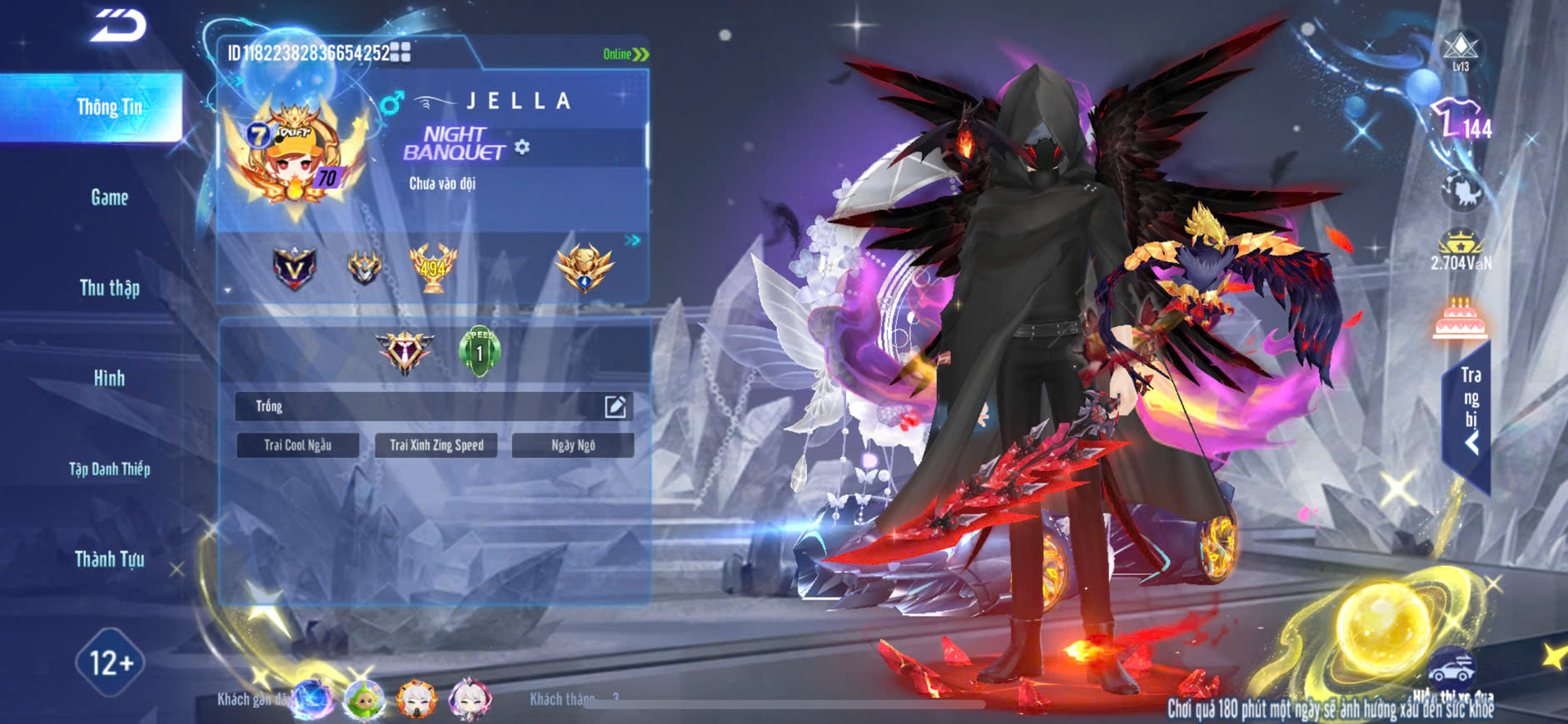Copy the player ID with the squares icon
The width and height of the screenshot is (1568, 724).
coord(401,52)
